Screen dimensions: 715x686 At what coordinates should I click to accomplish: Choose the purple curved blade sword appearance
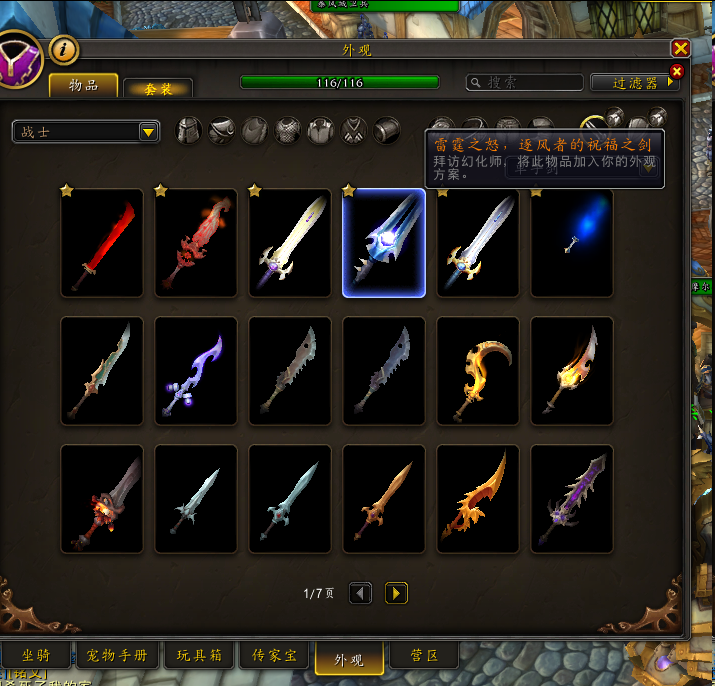coord(196,371)
